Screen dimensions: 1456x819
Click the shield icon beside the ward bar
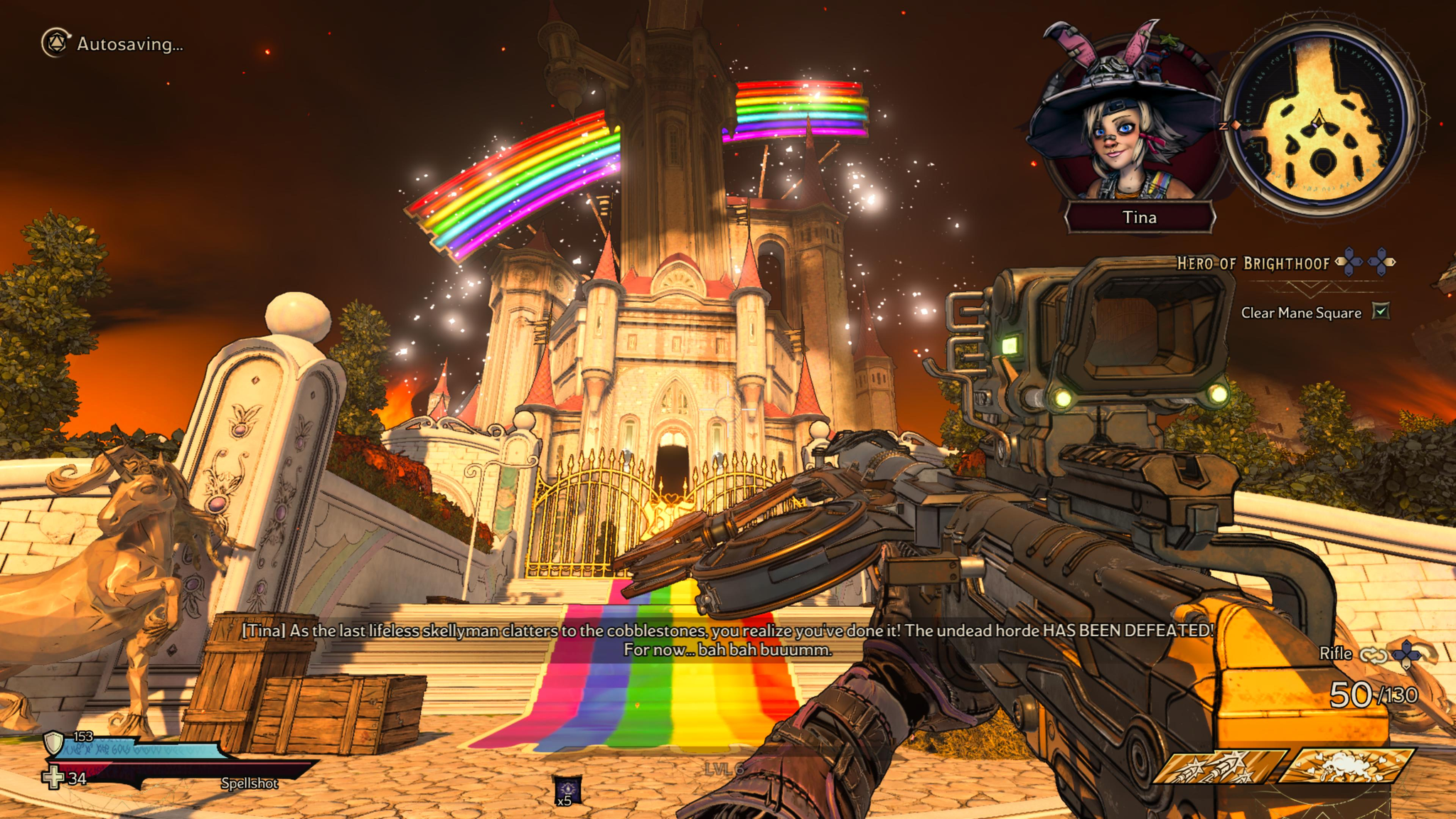[54, 742]
